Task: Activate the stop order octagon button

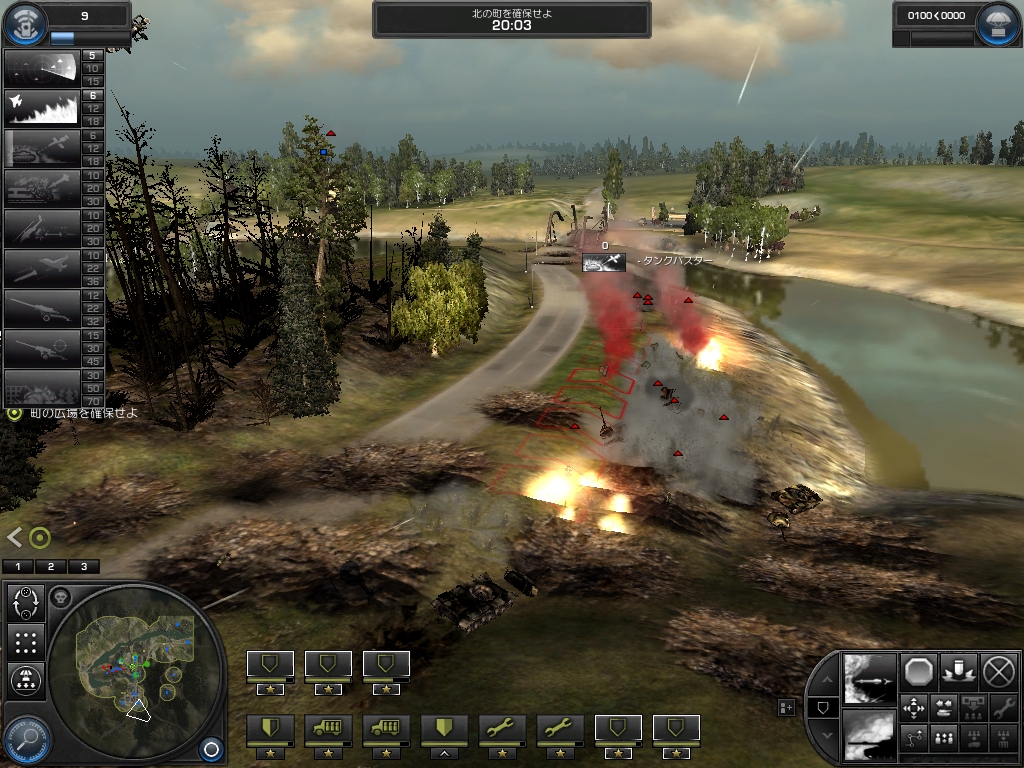Action: (x=918, y=670)
